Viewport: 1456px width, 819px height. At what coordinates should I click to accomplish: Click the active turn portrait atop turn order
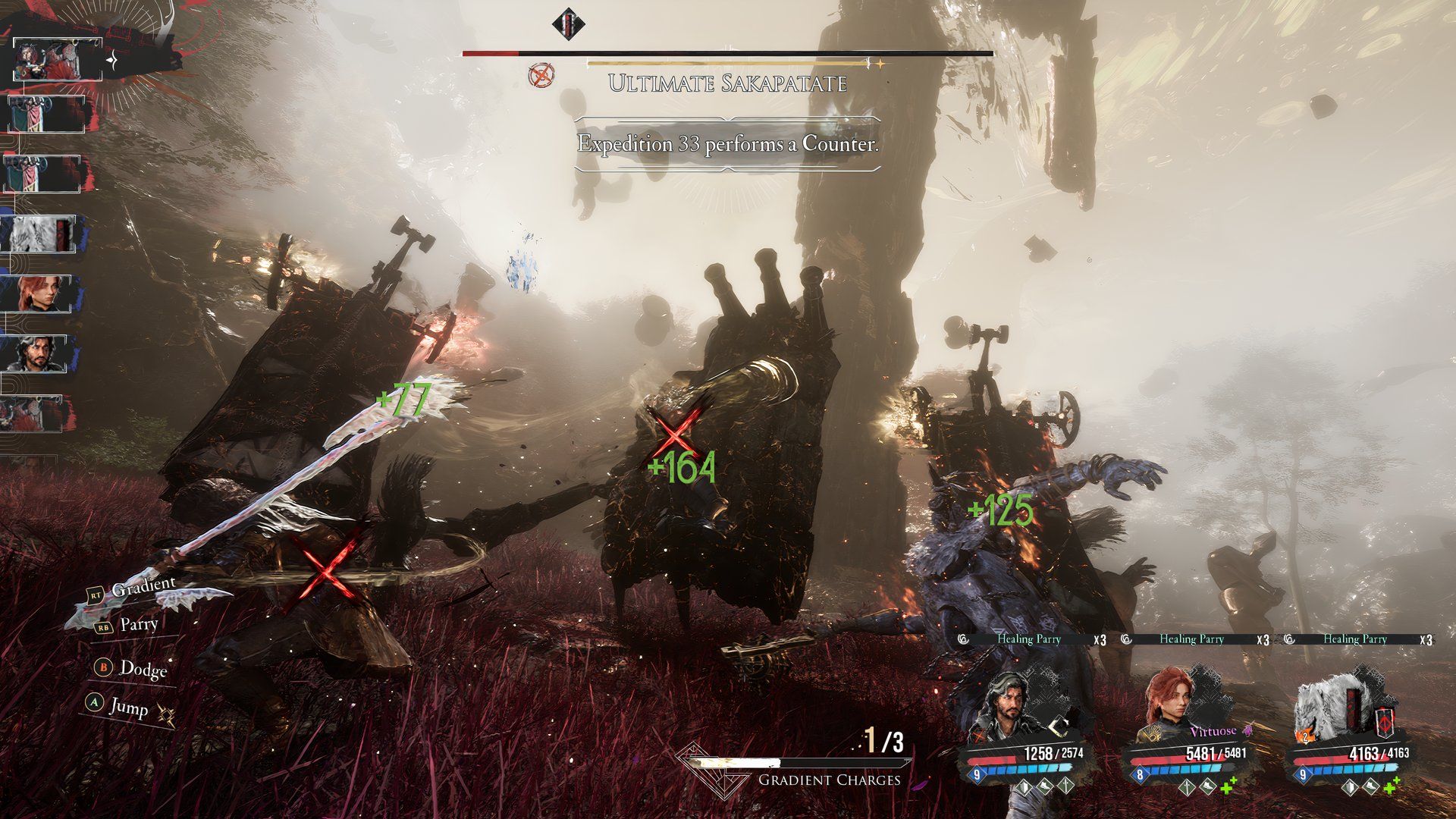click(58, 59)
